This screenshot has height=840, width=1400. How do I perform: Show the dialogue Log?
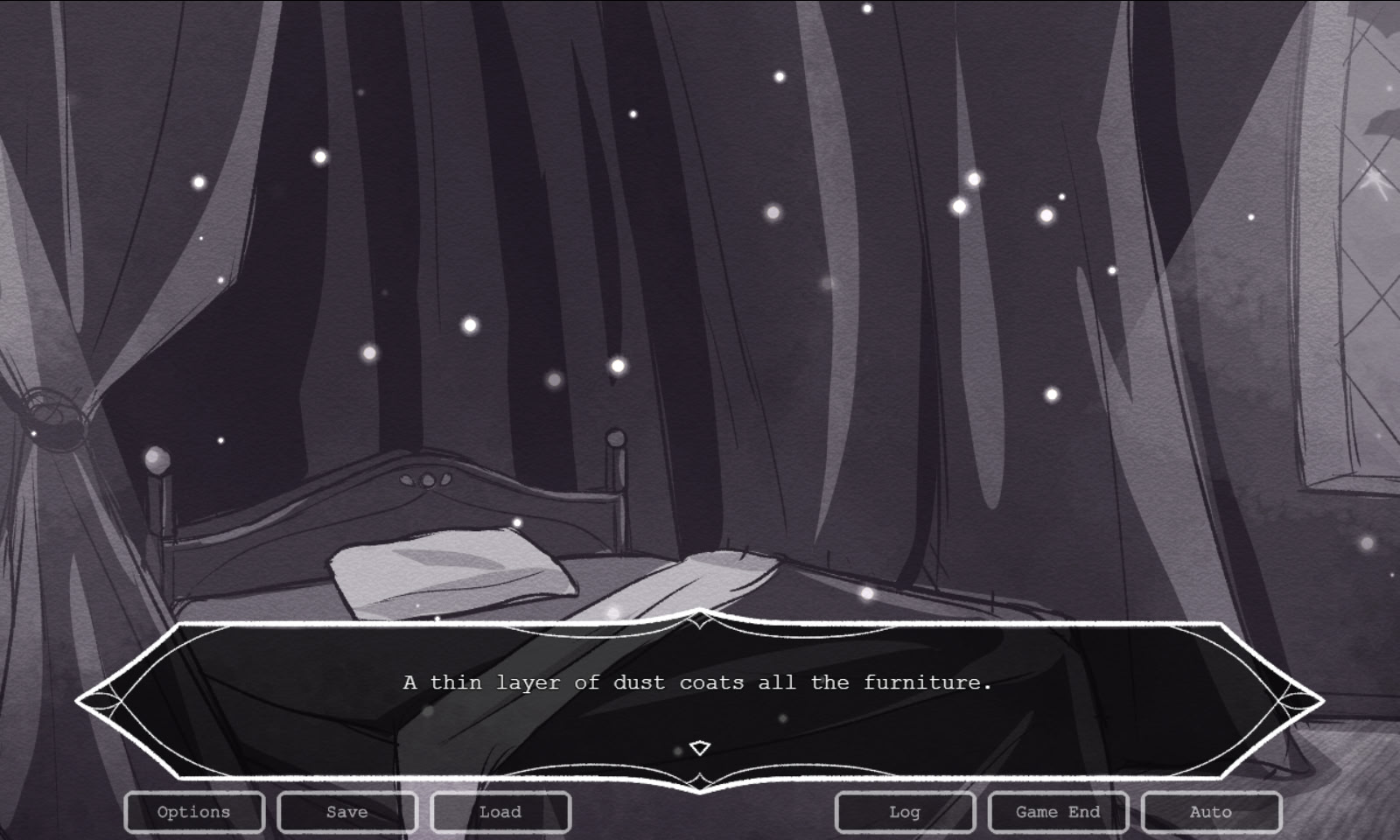tap(905, 812)
